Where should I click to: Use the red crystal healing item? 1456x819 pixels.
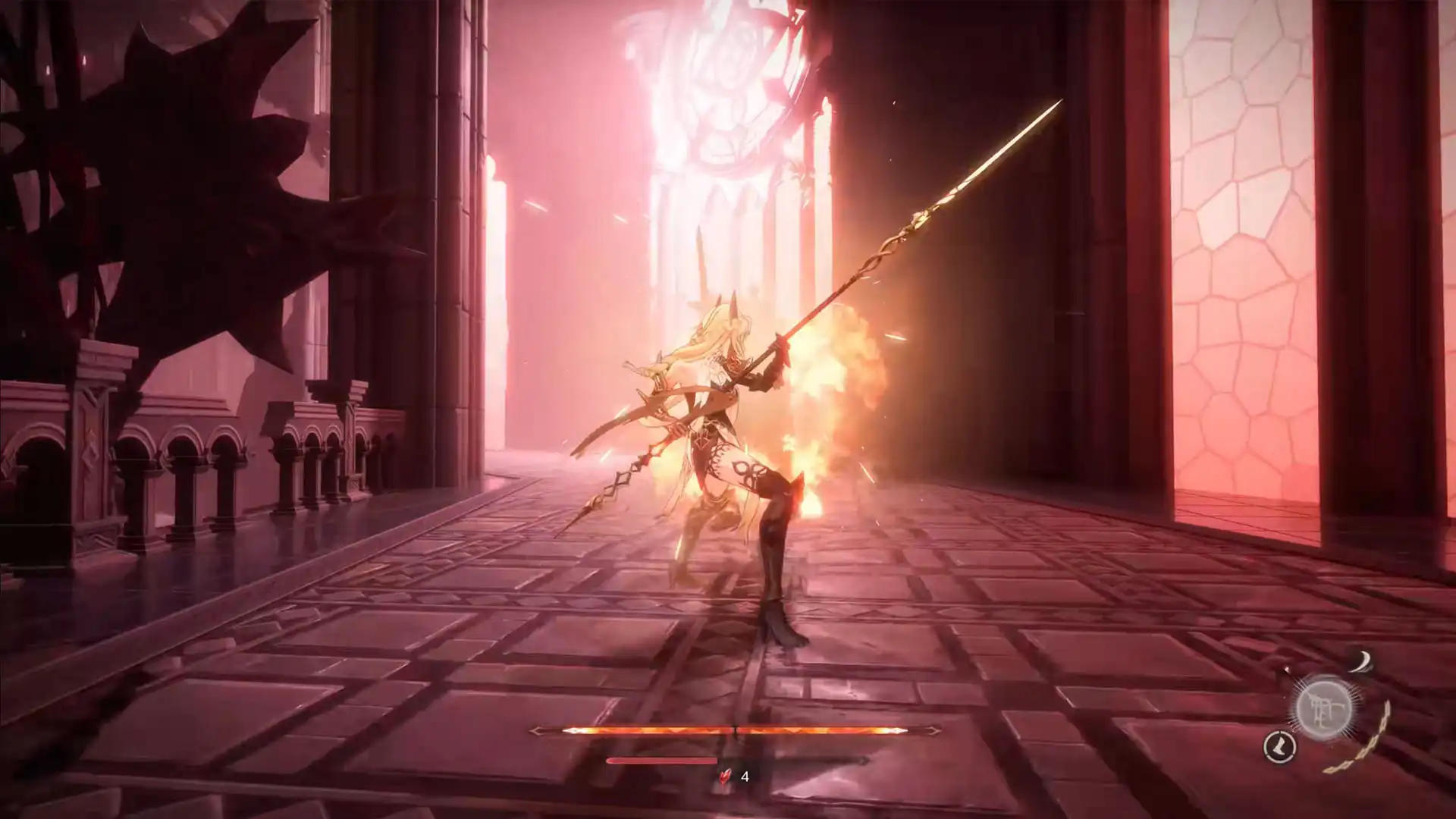pos(726,776)
